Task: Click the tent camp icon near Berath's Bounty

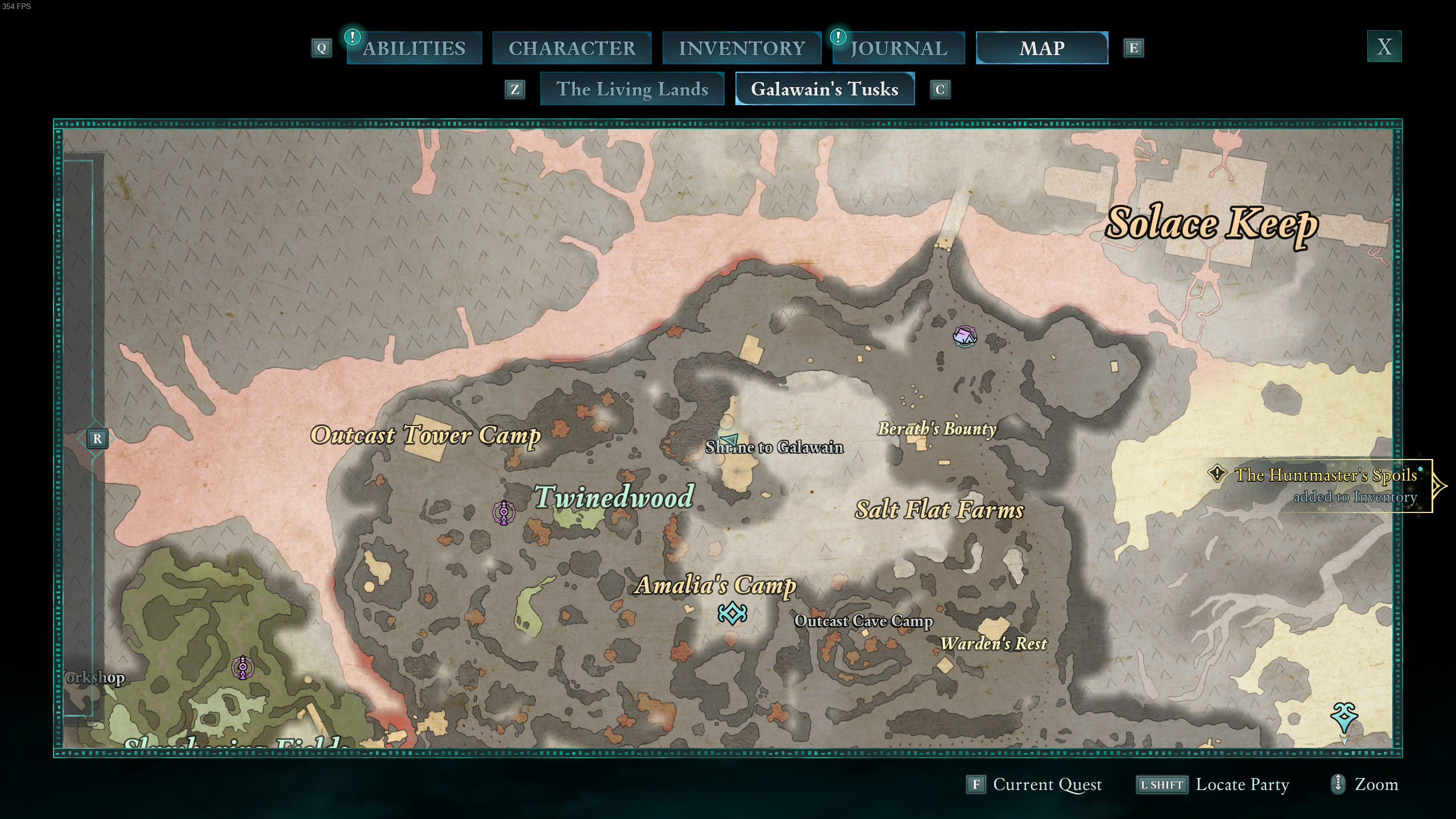Action: pyautogui.click(x=964, y=338)
